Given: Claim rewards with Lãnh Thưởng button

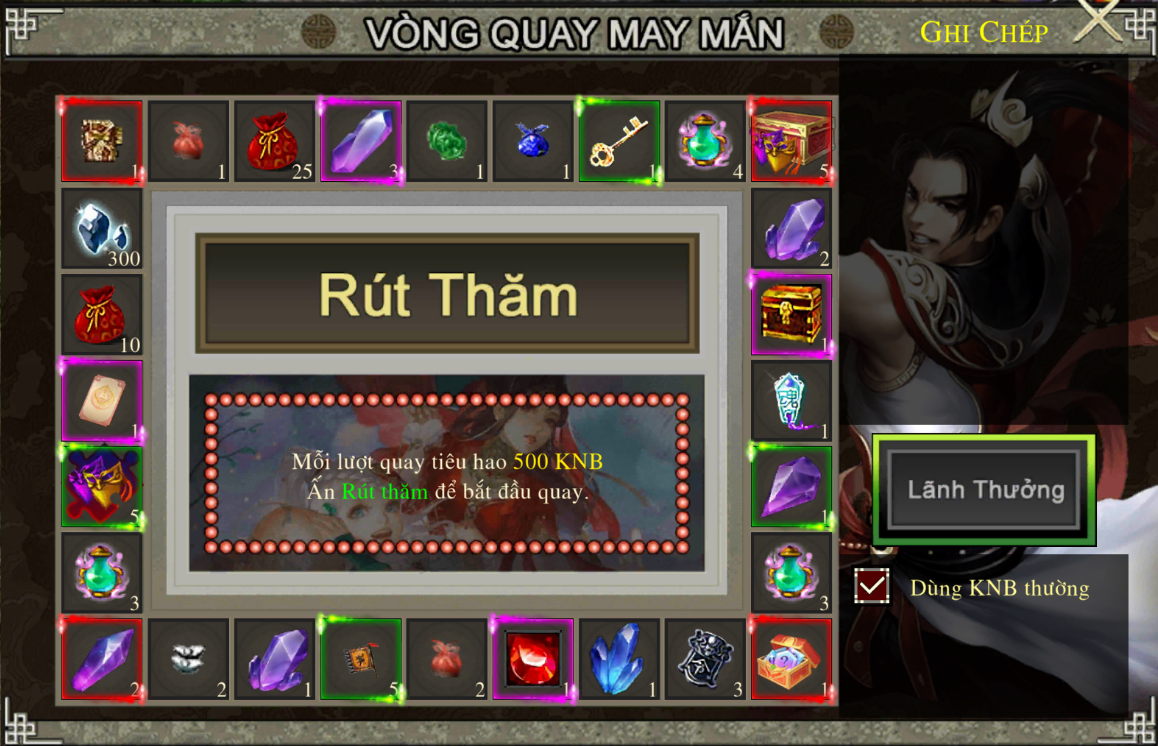Looking at the screenshot, I should click(x=984, y=490).
